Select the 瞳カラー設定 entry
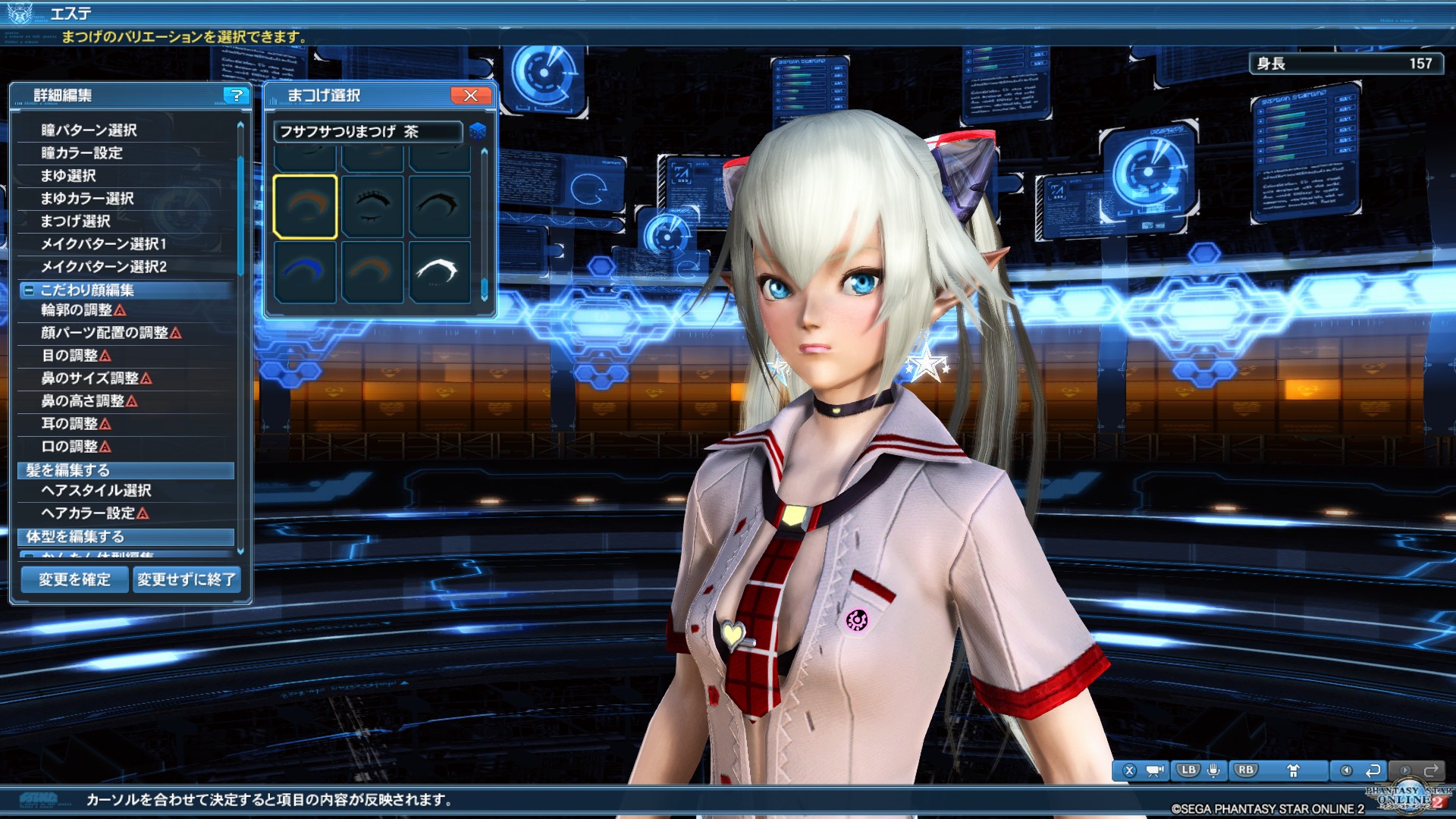Screen dimensions: 1456x819 (x=82, y=153)
